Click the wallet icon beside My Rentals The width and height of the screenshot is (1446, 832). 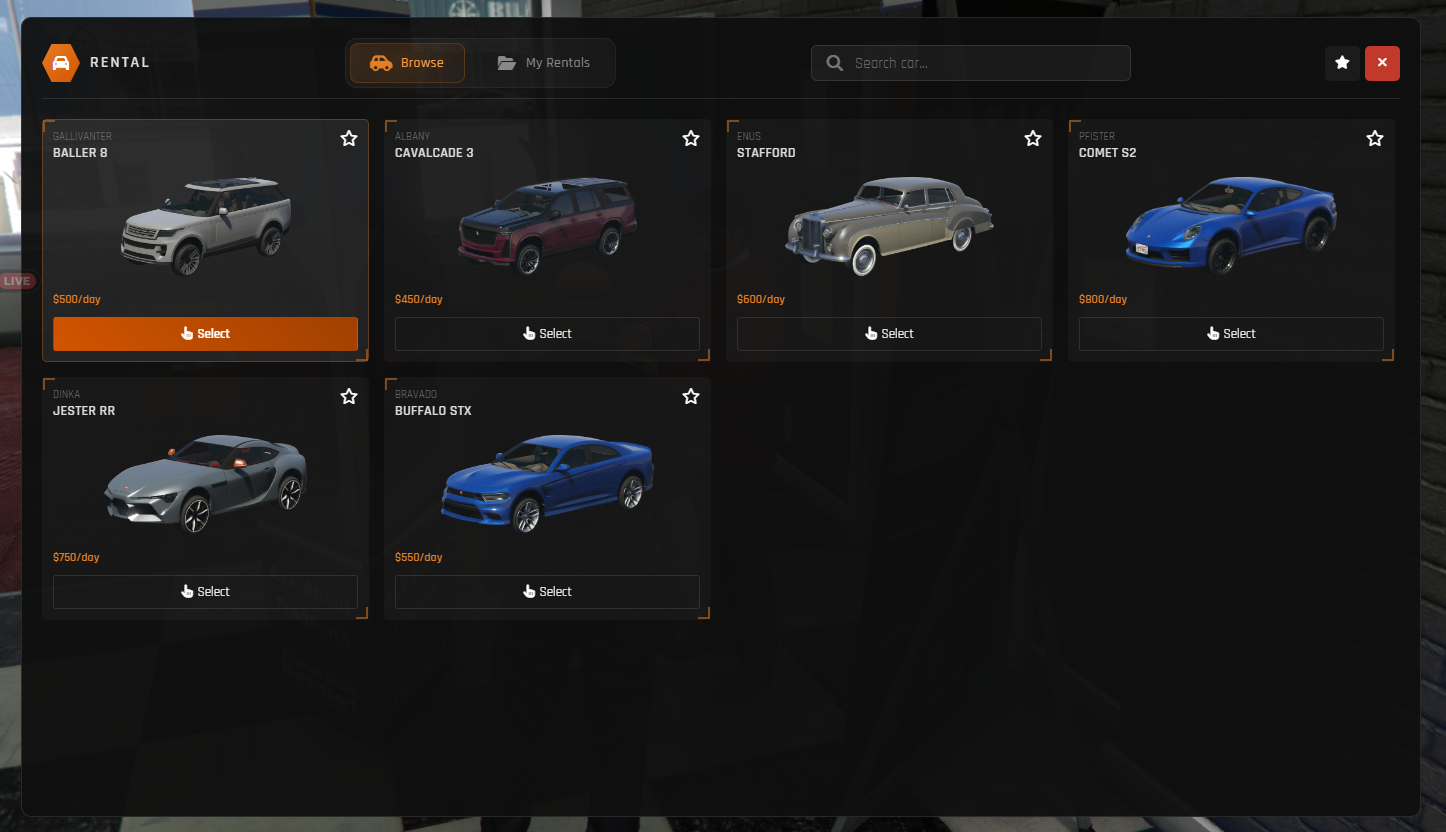coord(505,62)
